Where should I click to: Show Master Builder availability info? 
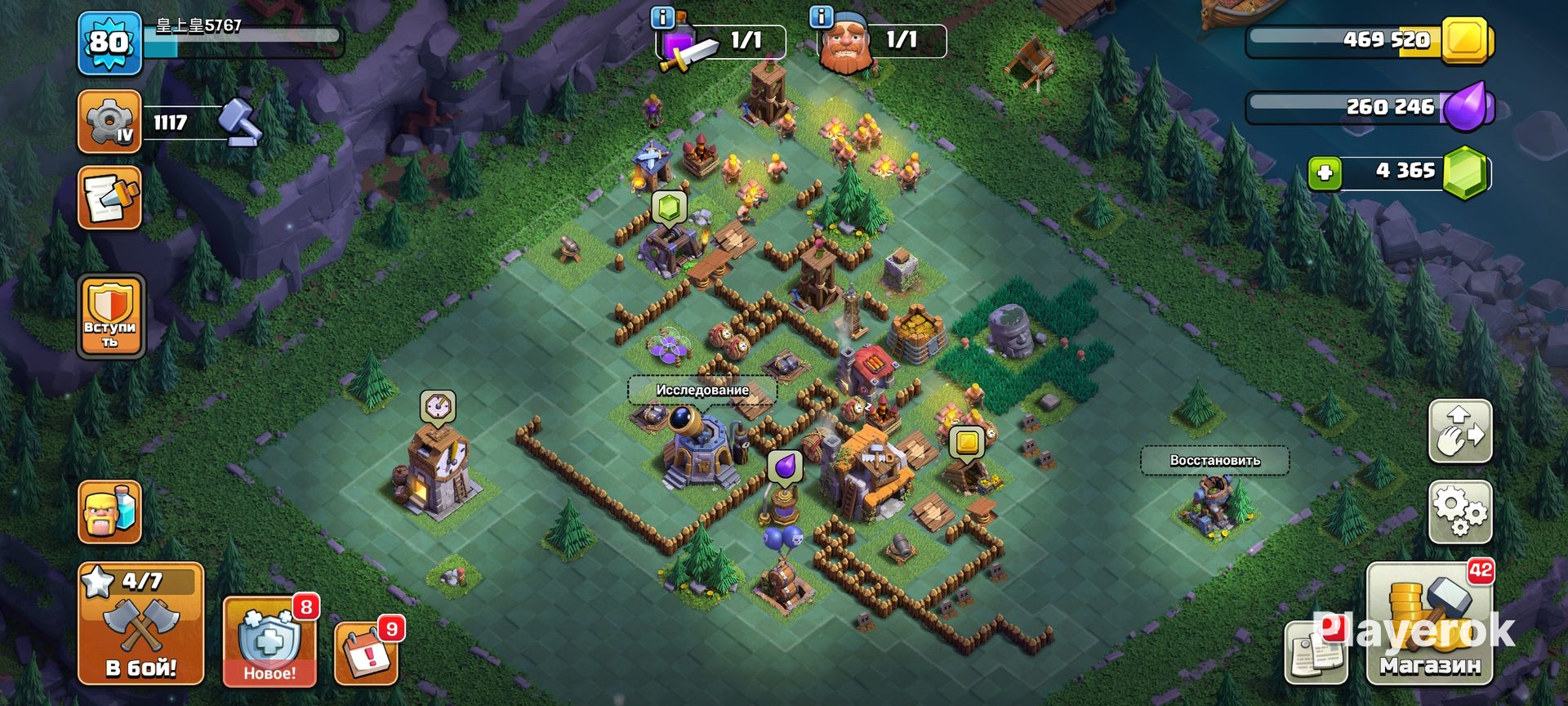click(x=820, y=16)
